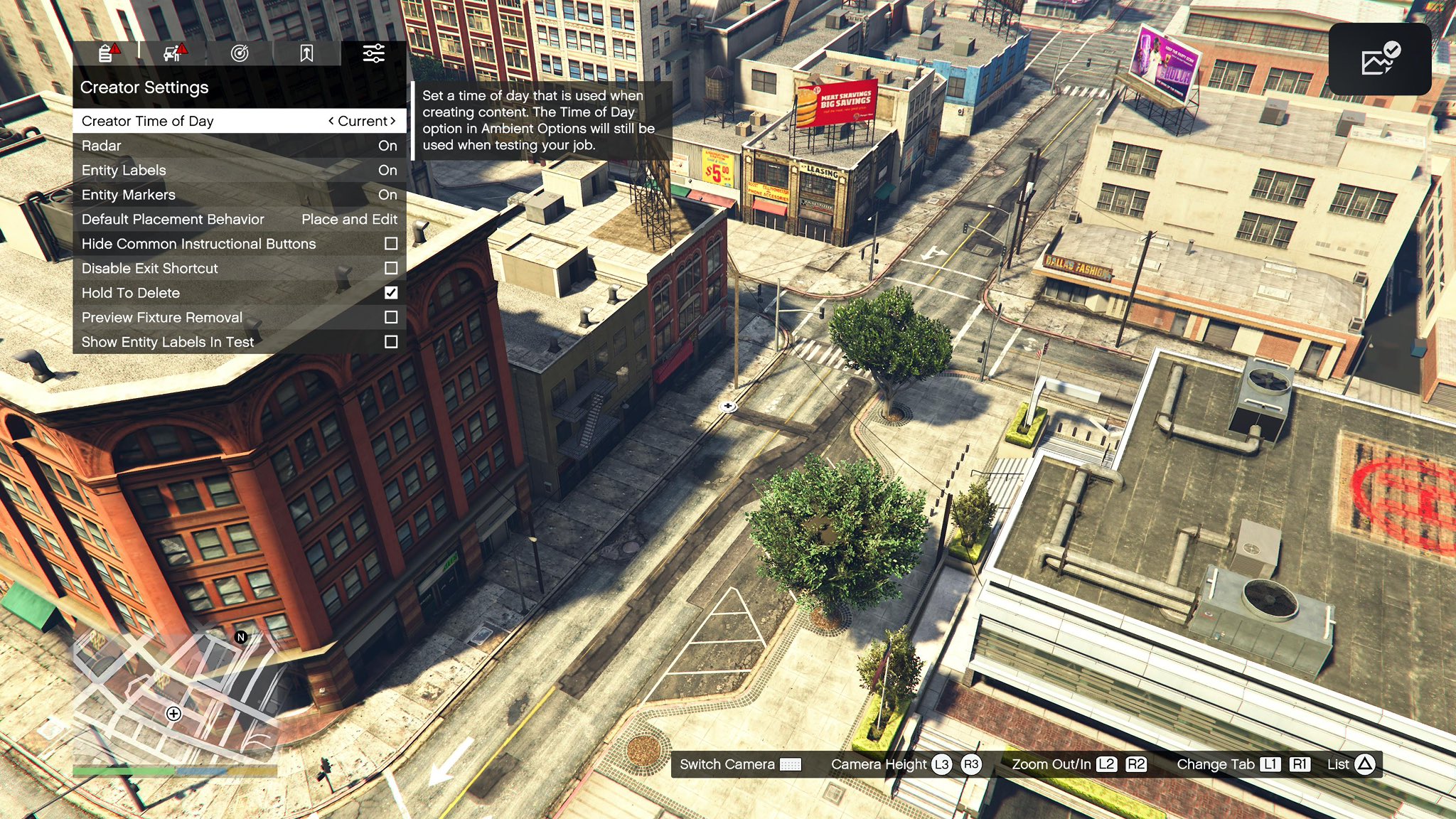Change the Creator Time of Day value
This screenshot has height=819, width=1456.
pyautogui.click(x=362, y=121)
